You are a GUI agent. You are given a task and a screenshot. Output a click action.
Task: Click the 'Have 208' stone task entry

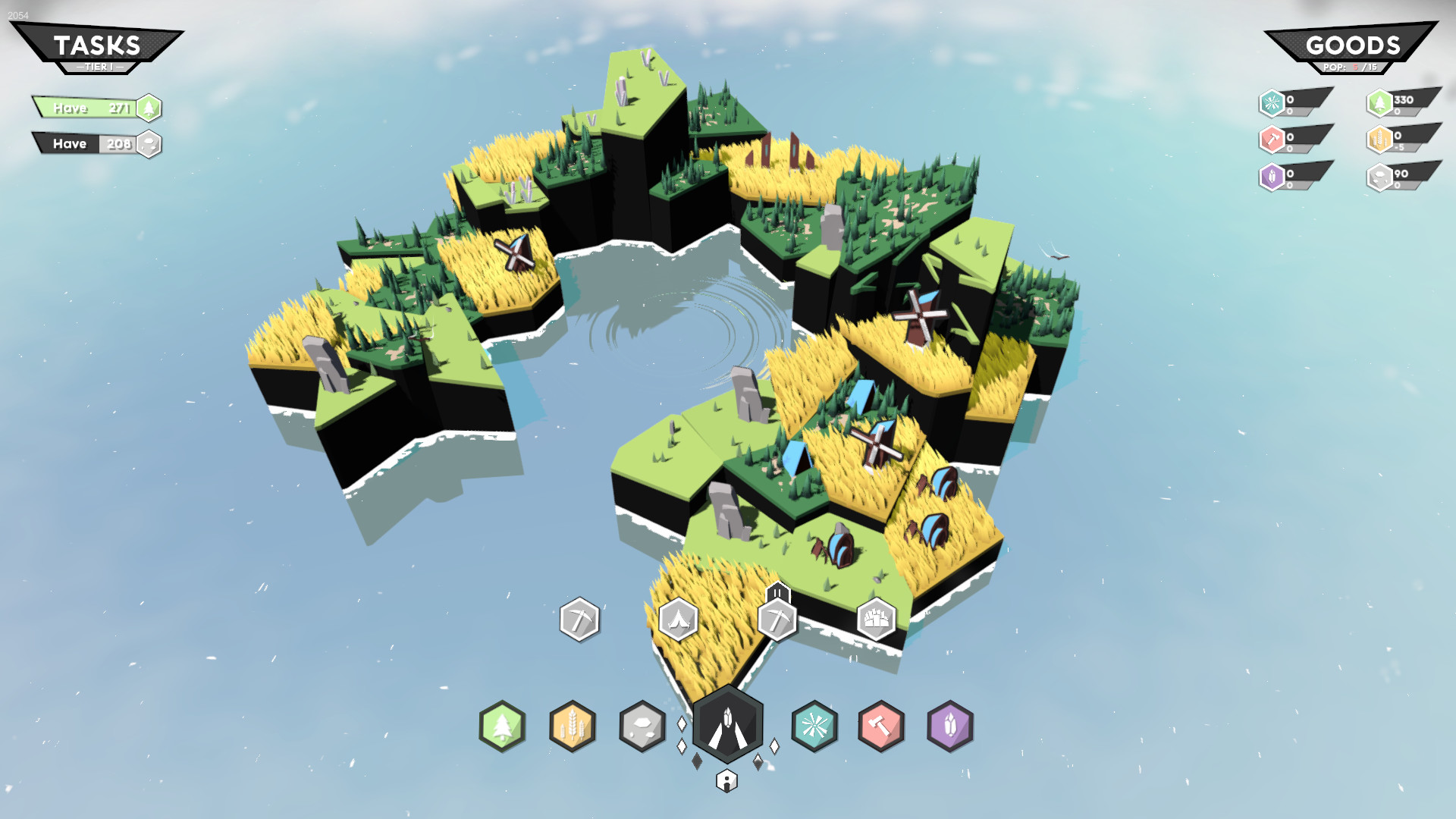85,143
